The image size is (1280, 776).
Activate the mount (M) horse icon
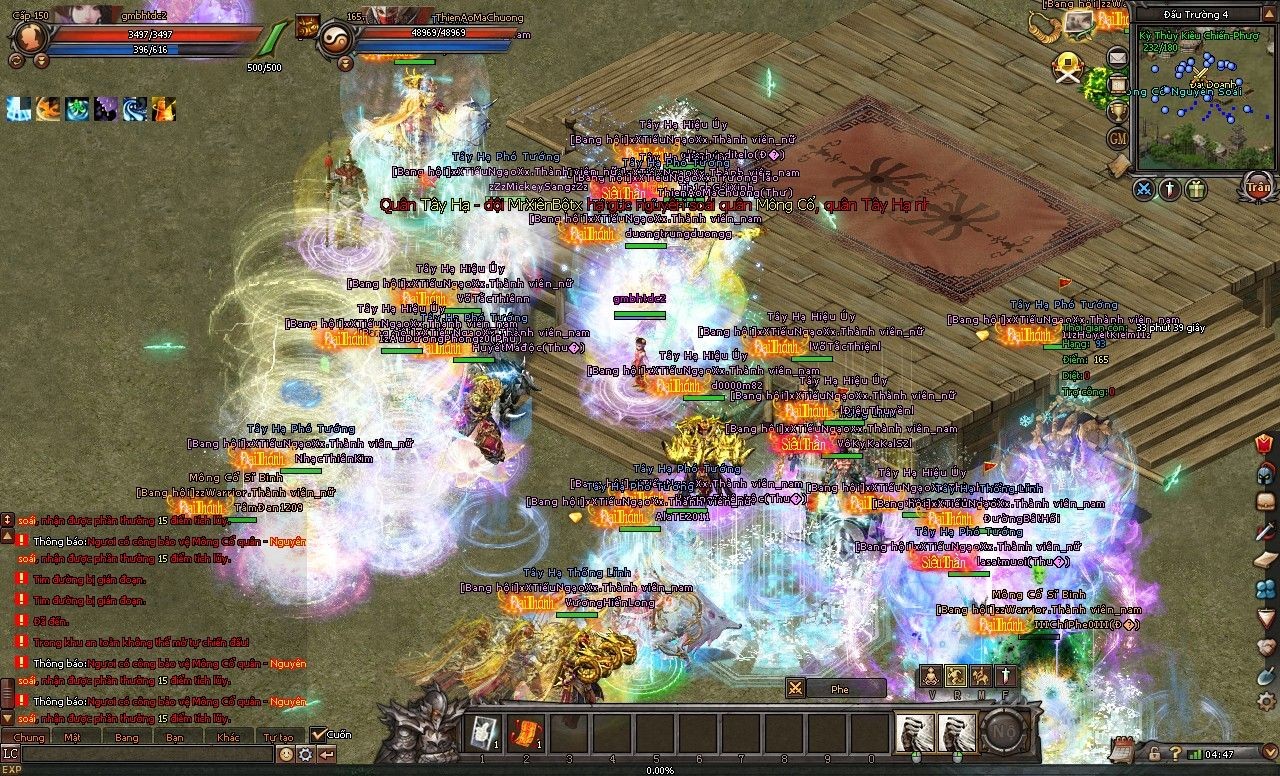pos(980,676)
